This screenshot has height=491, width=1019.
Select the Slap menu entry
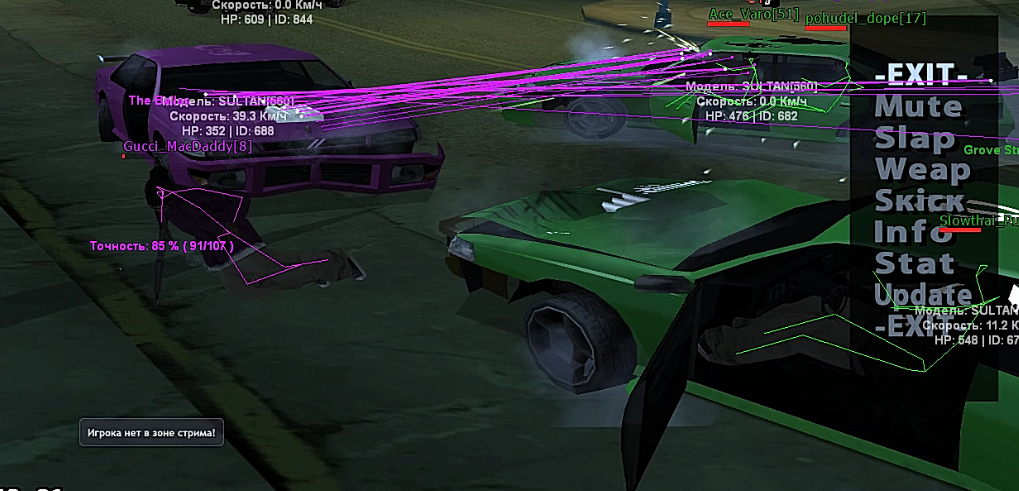pyautogui.click(x=914, y=139)
